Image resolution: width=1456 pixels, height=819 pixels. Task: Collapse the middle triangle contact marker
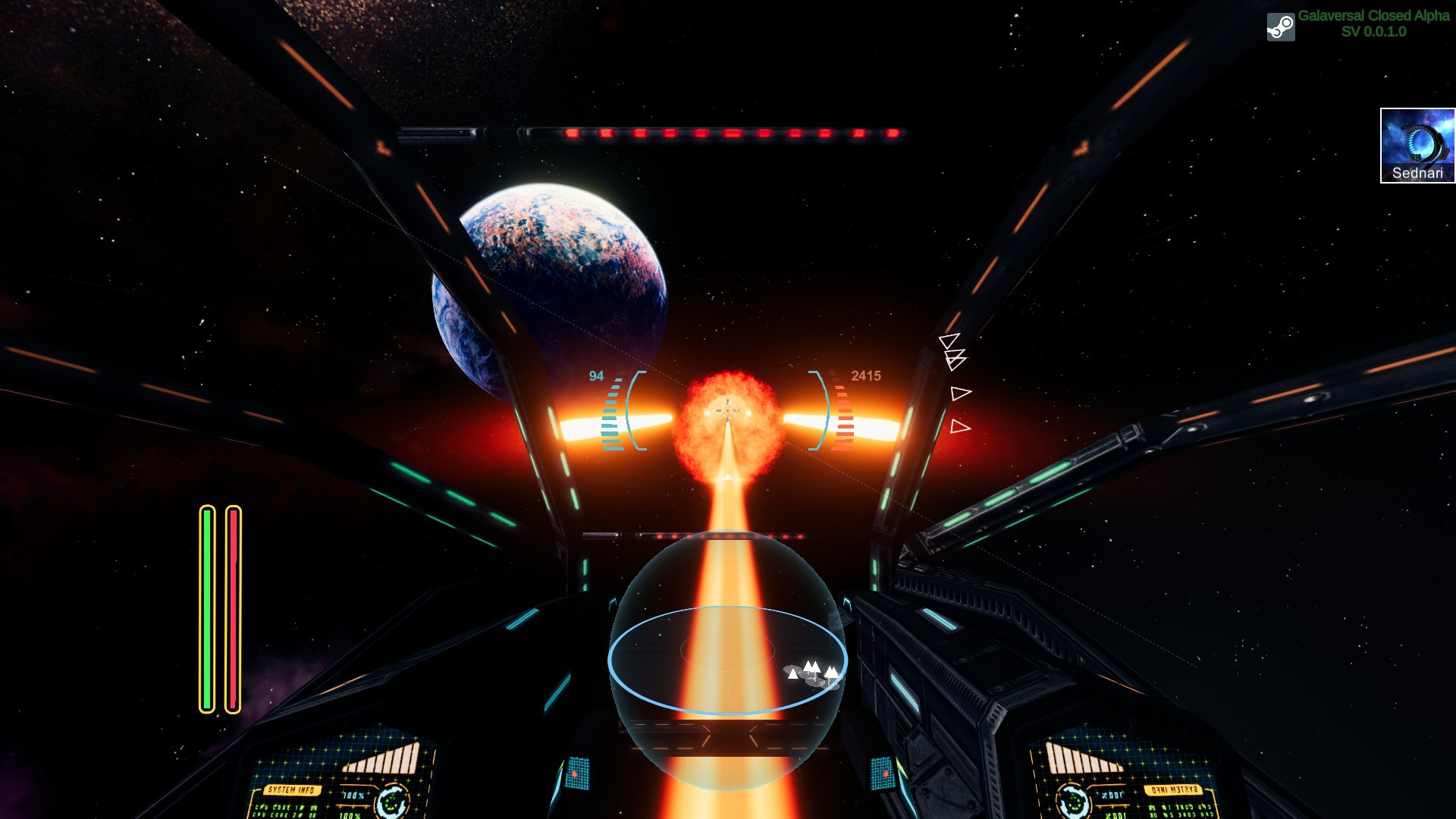[959, 393]
